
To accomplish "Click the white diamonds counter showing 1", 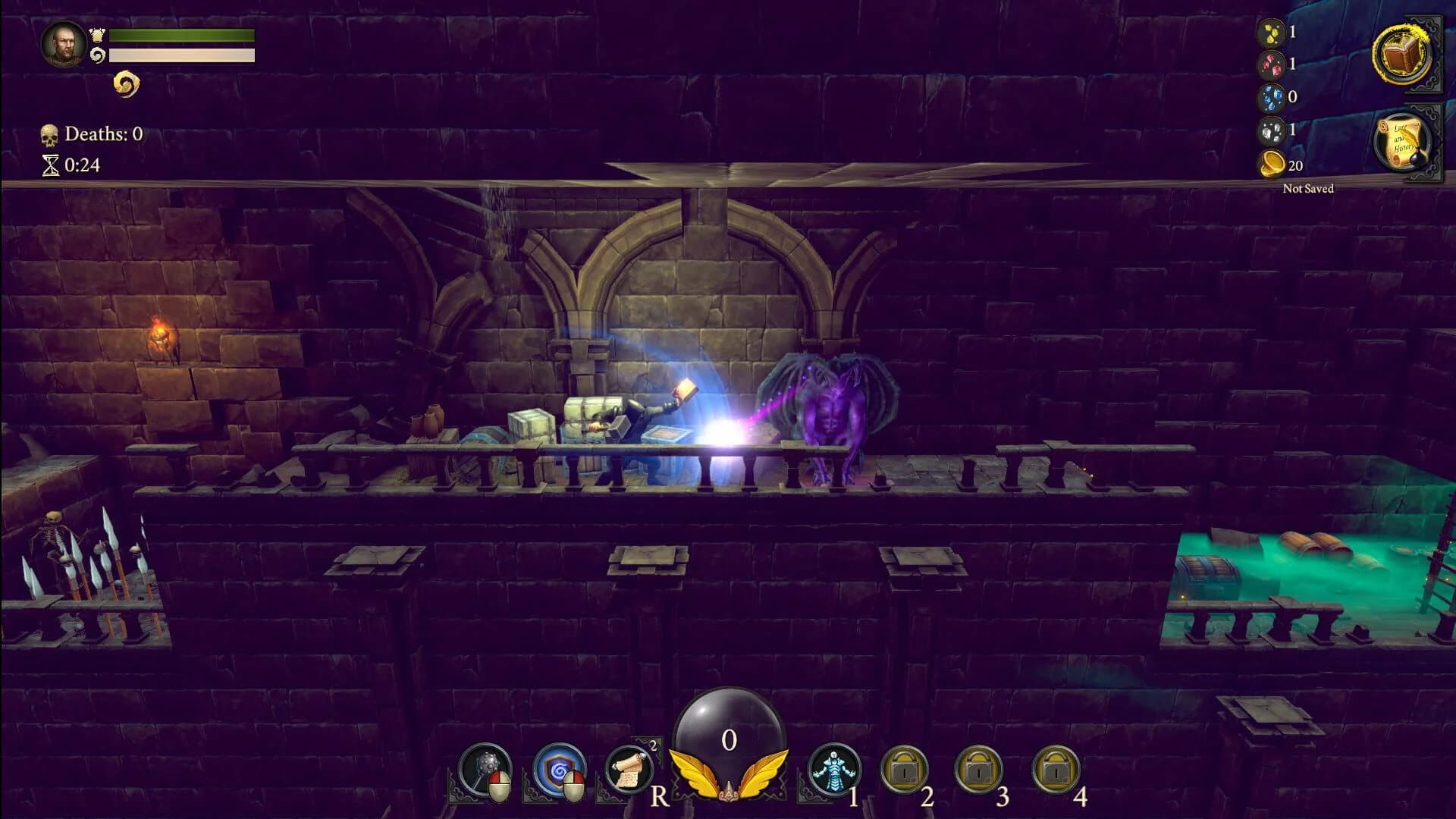I will click(x=1274, y=131).
